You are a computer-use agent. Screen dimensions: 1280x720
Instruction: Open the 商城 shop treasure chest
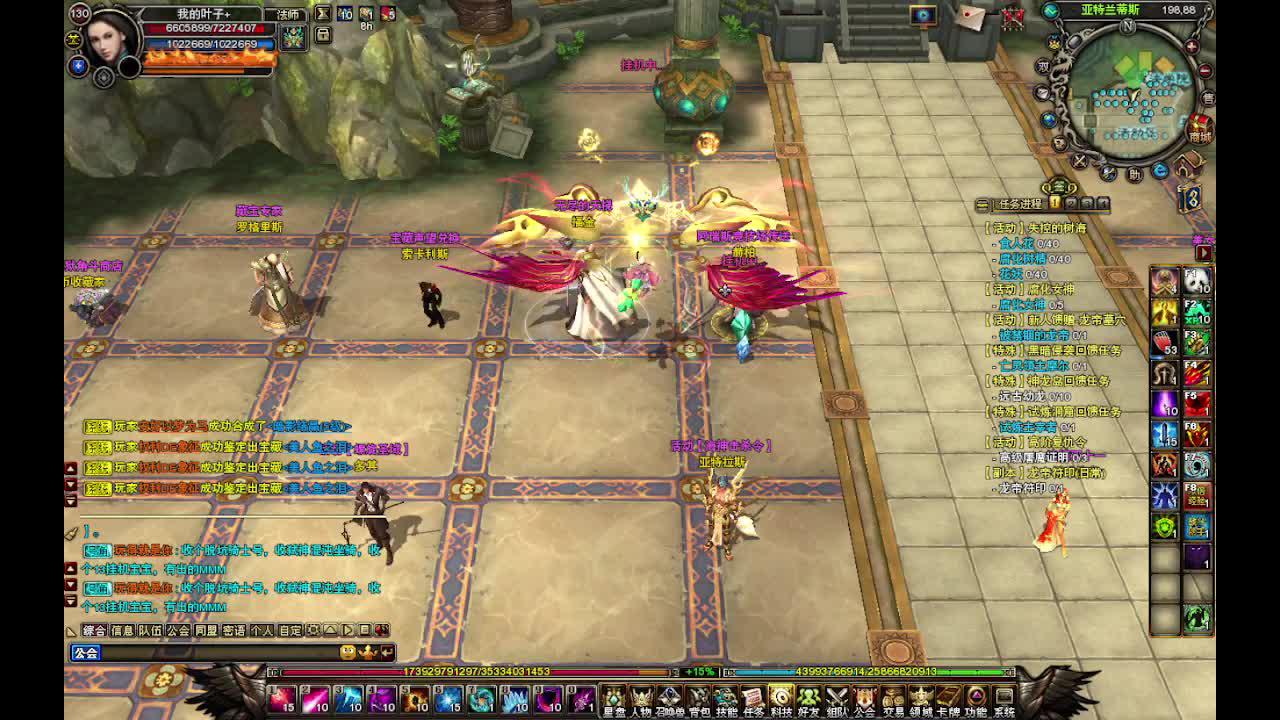(x=1199, y=130)
